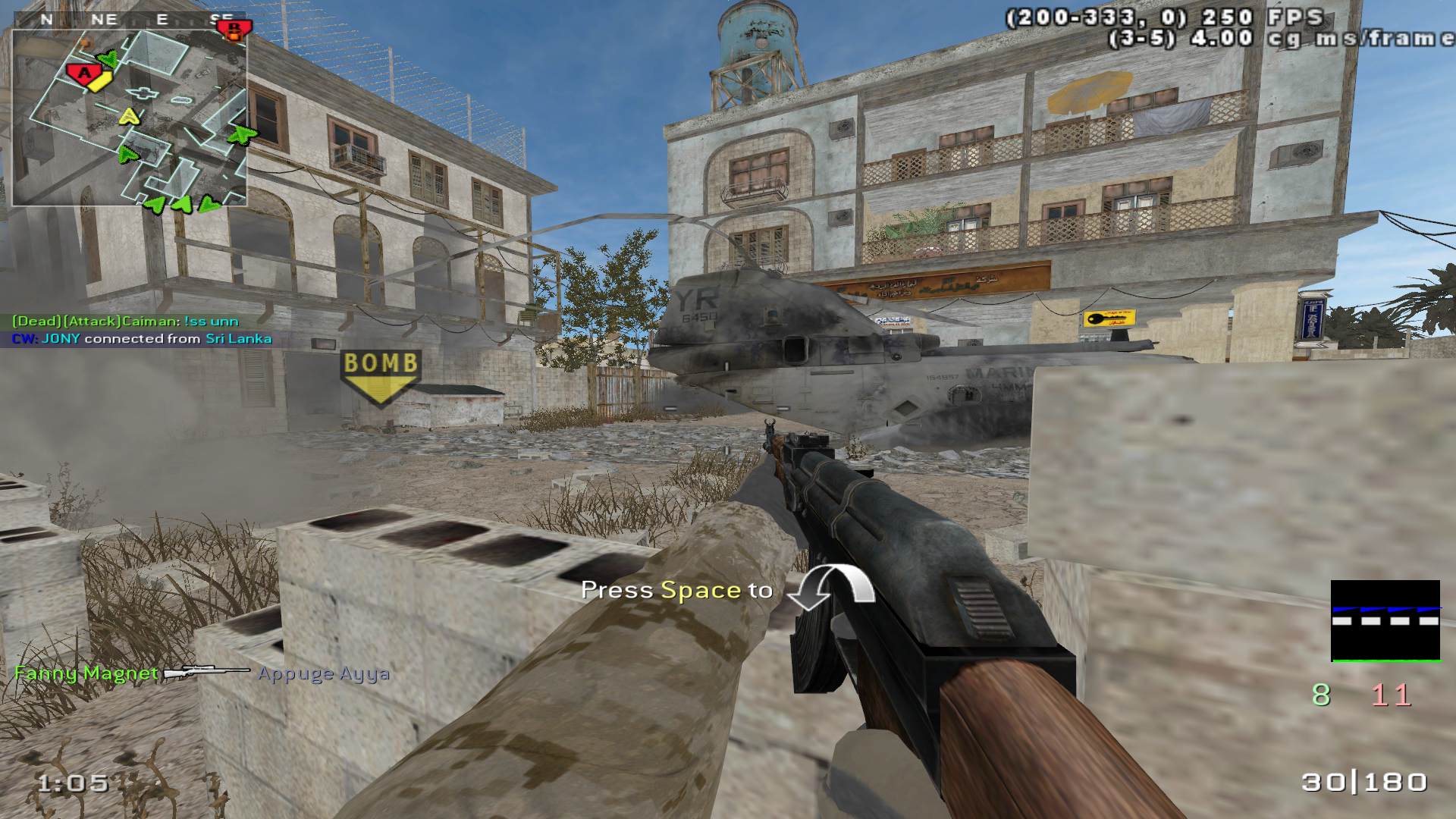Viewport: 1456px width, 819px height.
Task: Select the Caiman chat message line
Action: tap(125, 322)
